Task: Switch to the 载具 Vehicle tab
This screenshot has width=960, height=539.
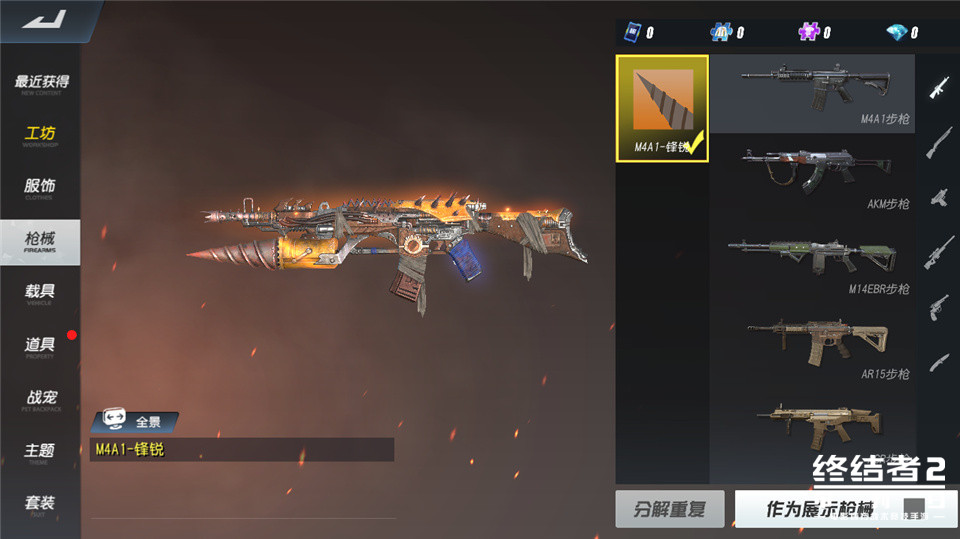Action: click(x=41, y=293)
